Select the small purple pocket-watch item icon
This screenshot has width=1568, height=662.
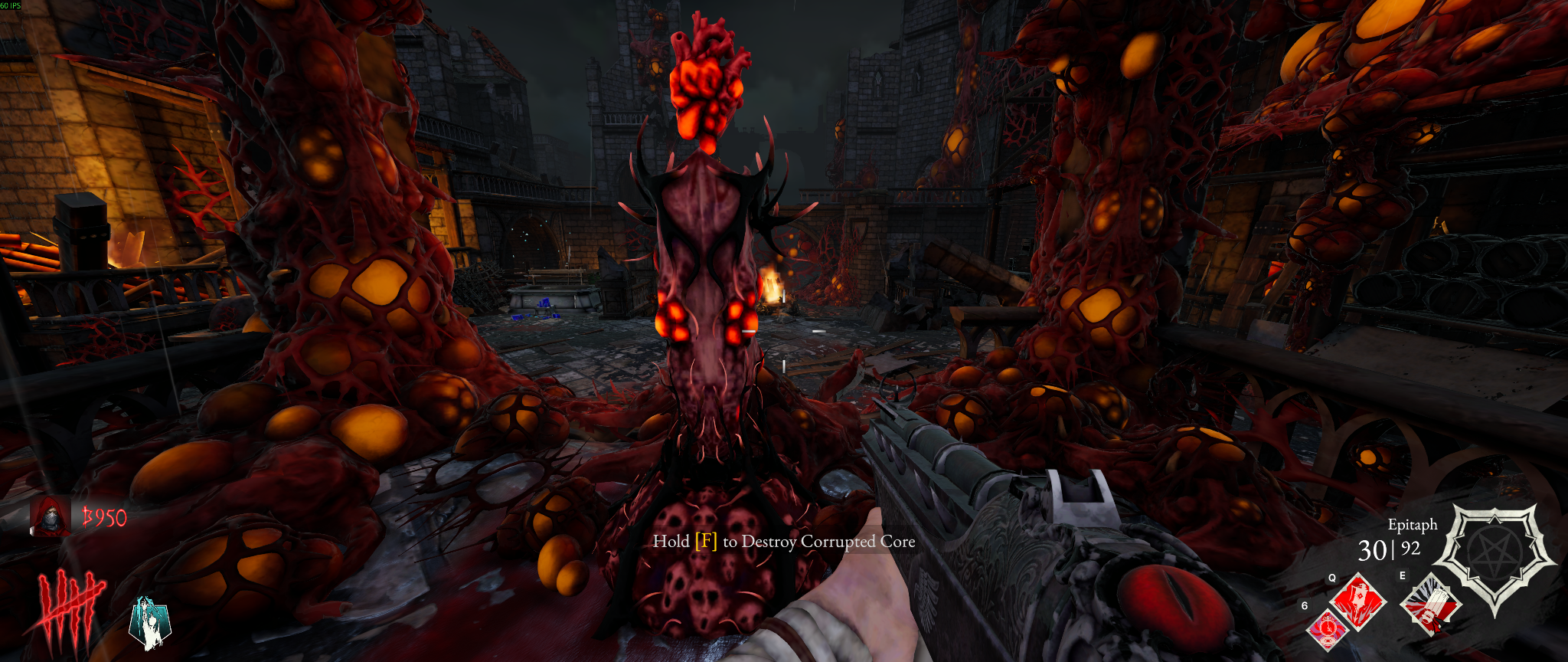tap(1328, 630)
